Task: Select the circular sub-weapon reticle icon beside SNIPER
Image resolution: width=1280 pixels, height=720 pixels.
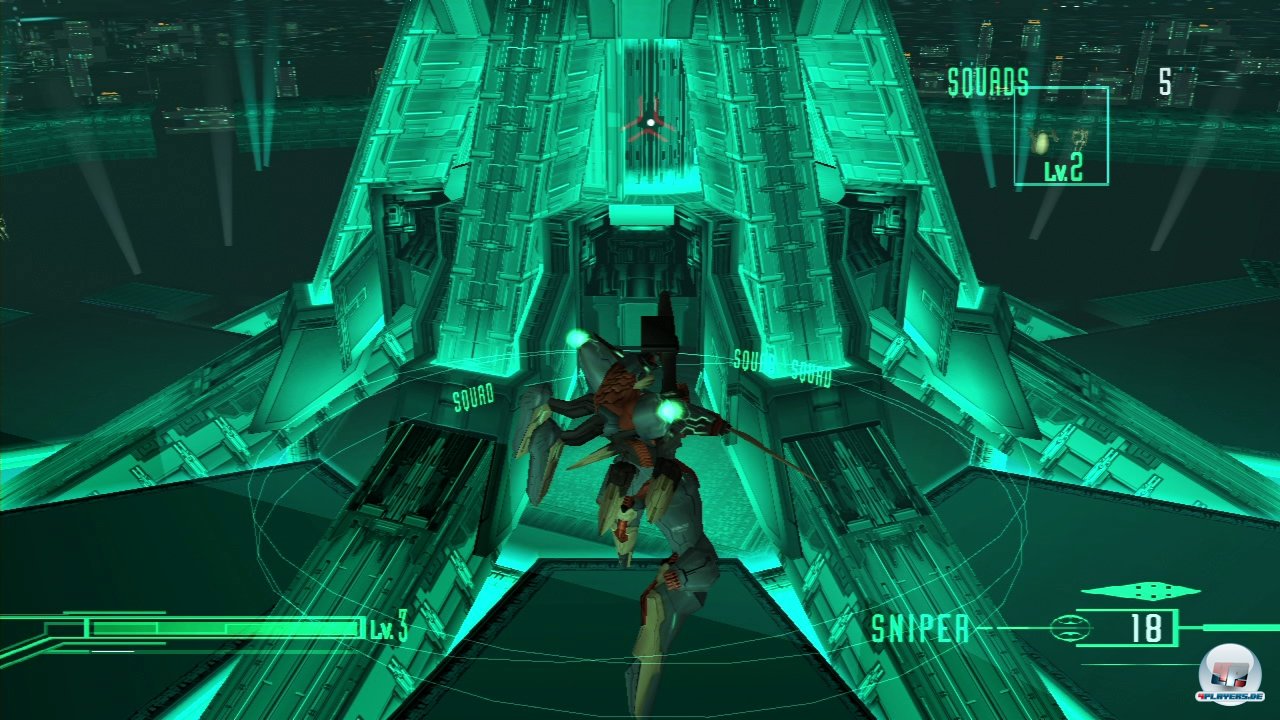Action: click(x=1070, y=629)
